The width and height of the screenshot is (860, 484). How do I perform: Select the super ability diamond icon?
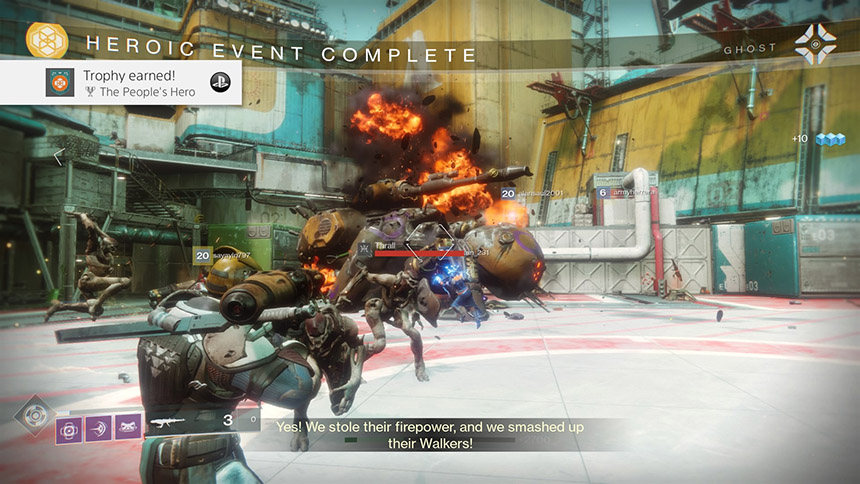35,414
